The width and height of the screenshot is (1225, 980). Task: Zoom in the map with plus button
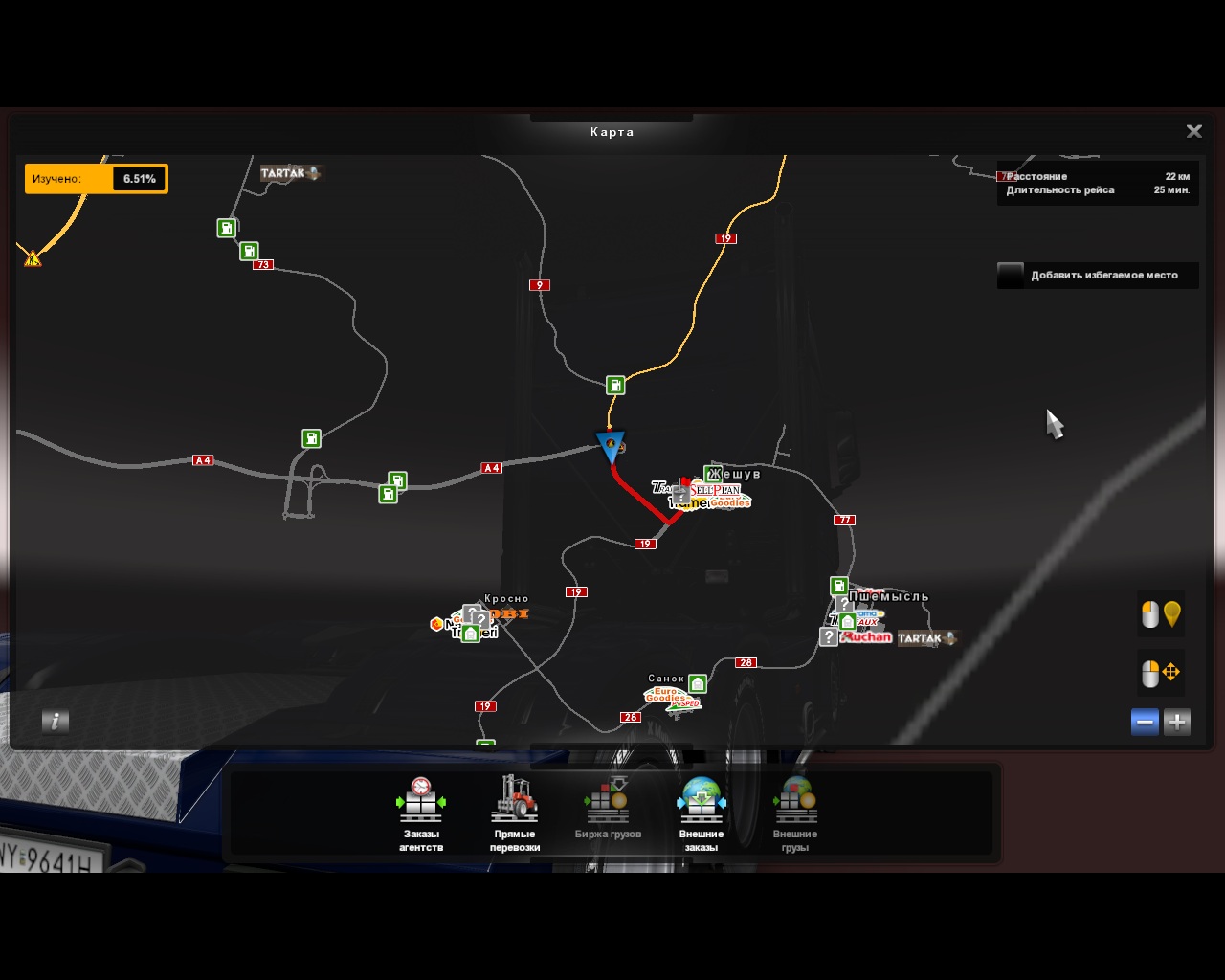click(1177, 723)
